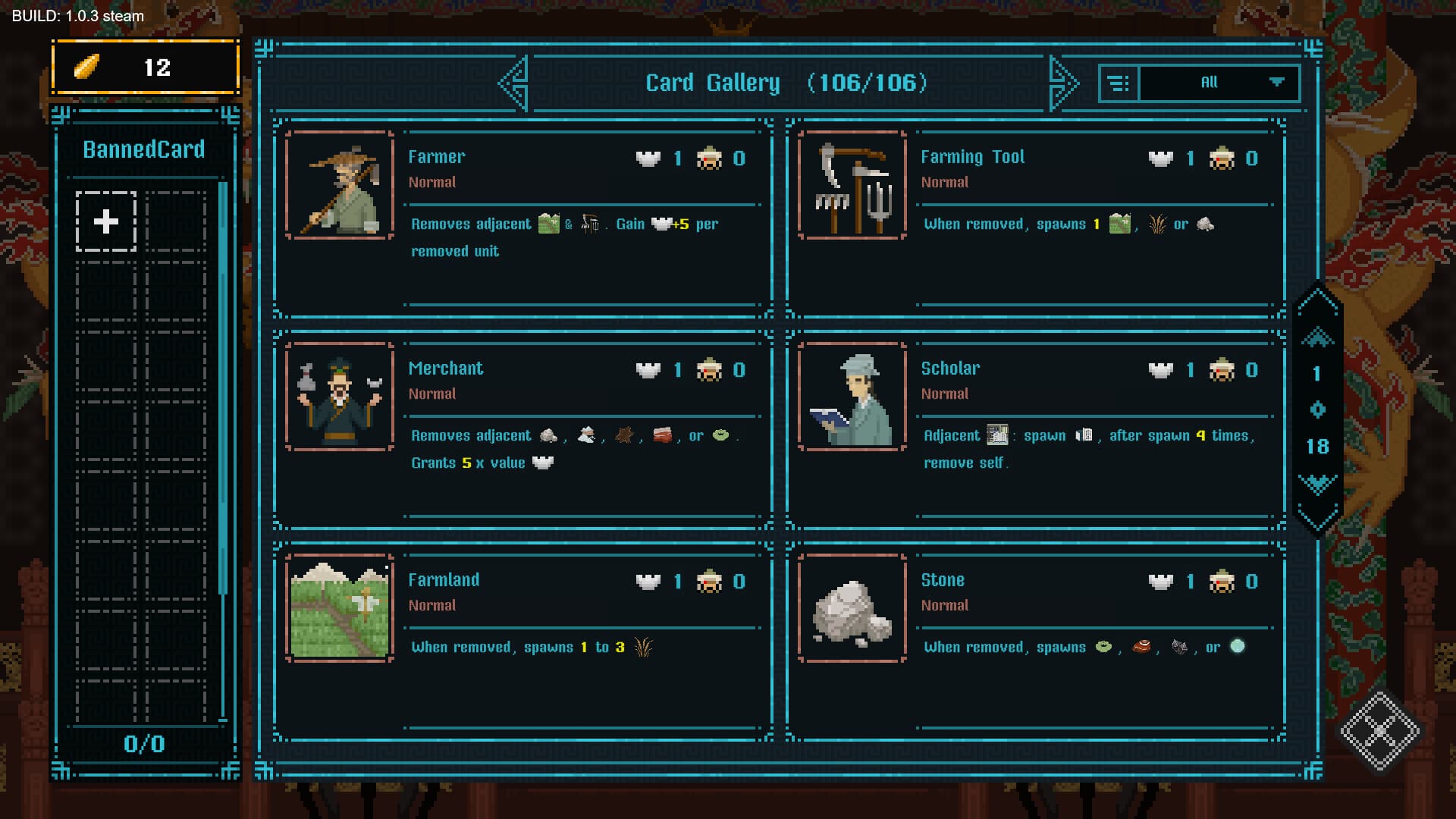Click the Farming Tool card artwork
This screenshot has height=819, width=1456.
pyautogui.click(x=852, y=185)
